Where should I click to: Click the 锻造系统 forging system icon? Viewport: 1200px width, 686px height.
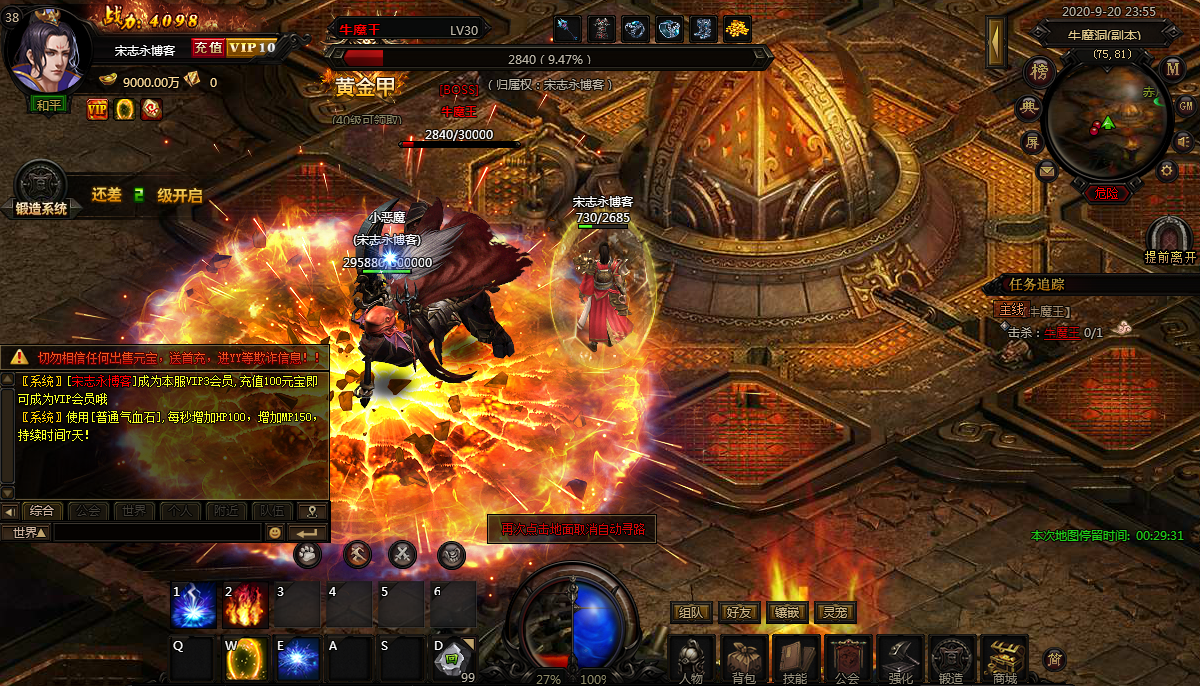click(41, 188)
